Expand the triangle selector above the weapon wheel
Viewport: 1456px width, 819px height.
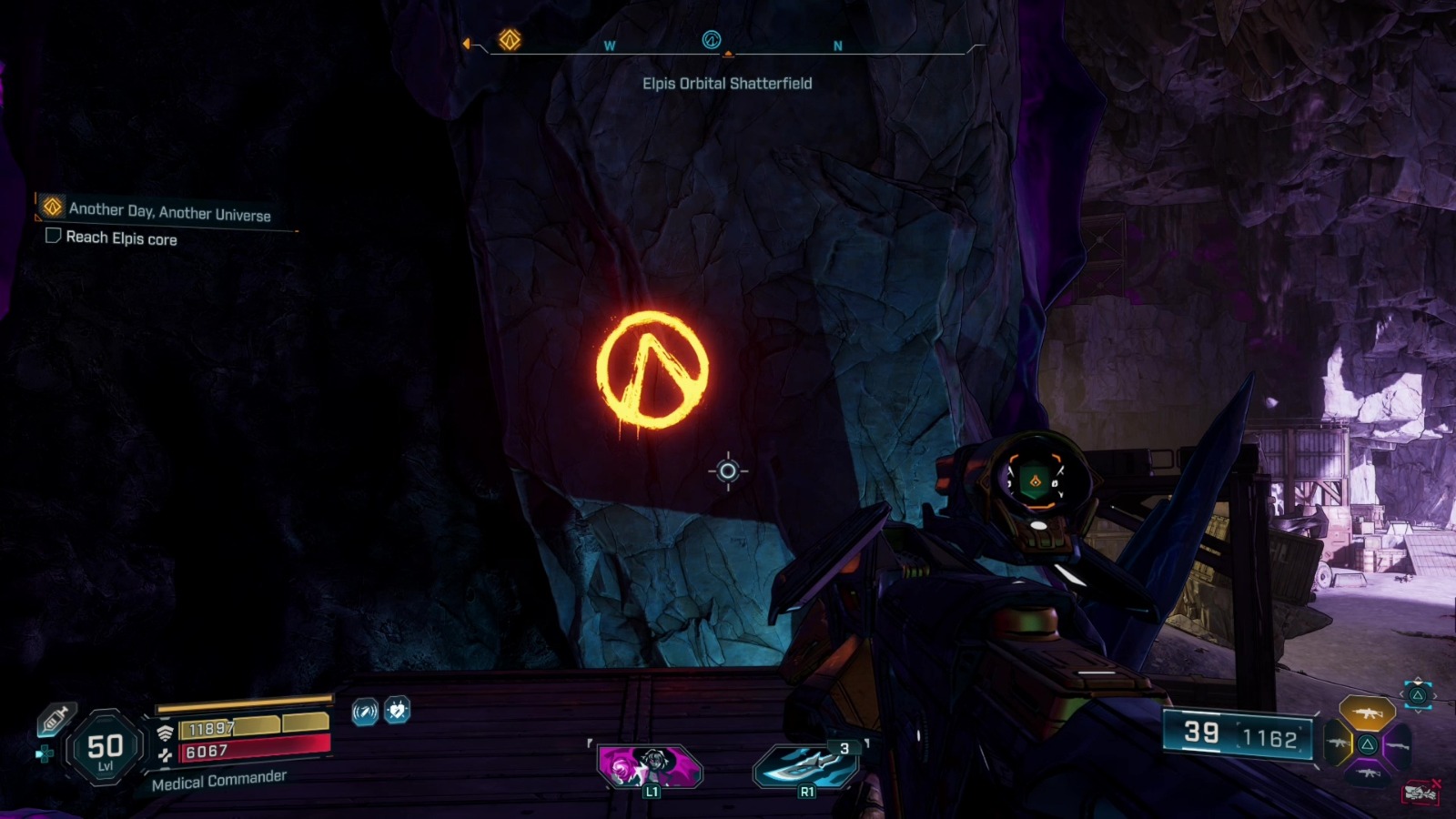tap(1417, 693)
